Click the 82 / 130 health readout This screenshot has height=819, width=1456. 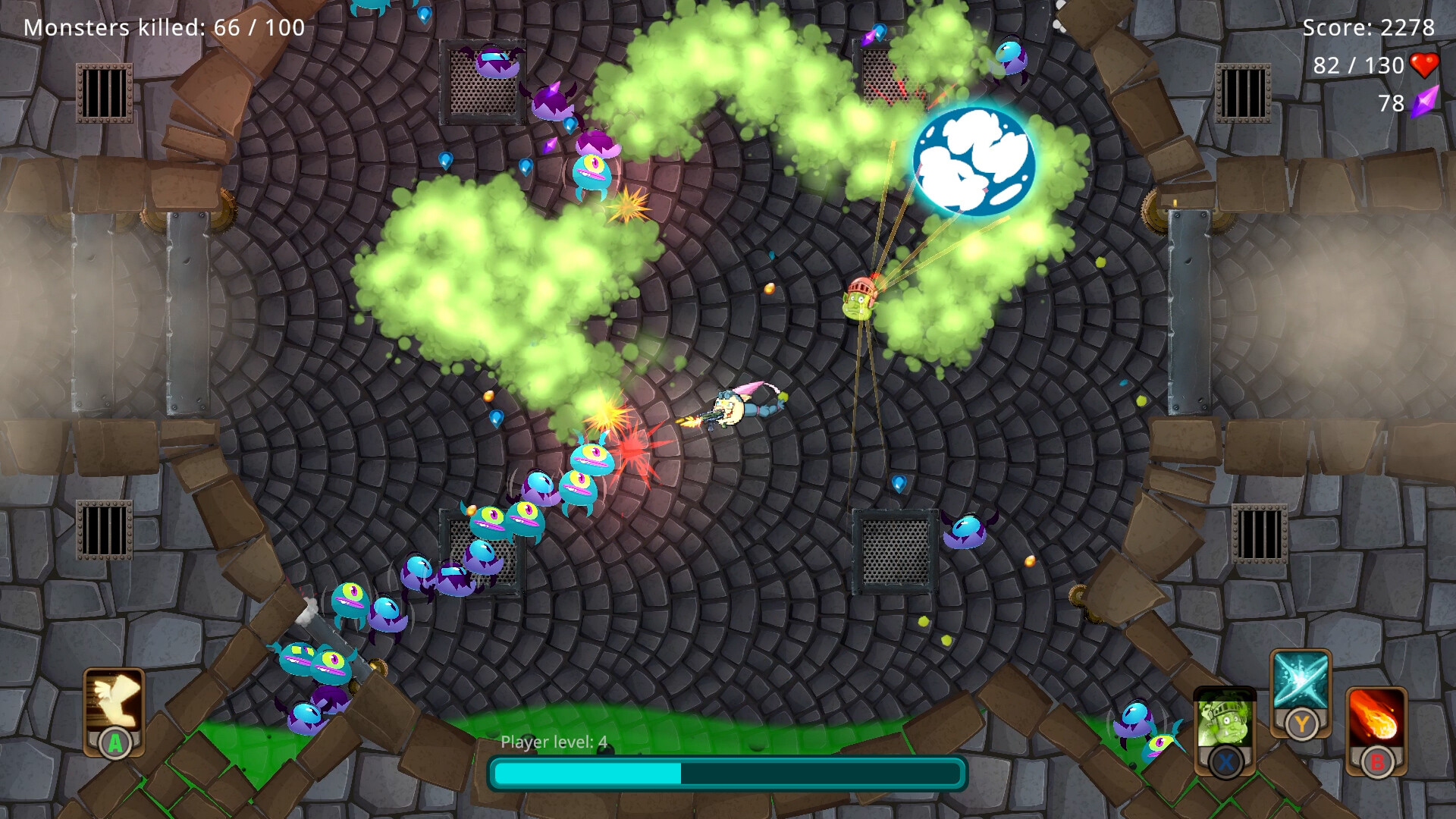[1357, 66]
